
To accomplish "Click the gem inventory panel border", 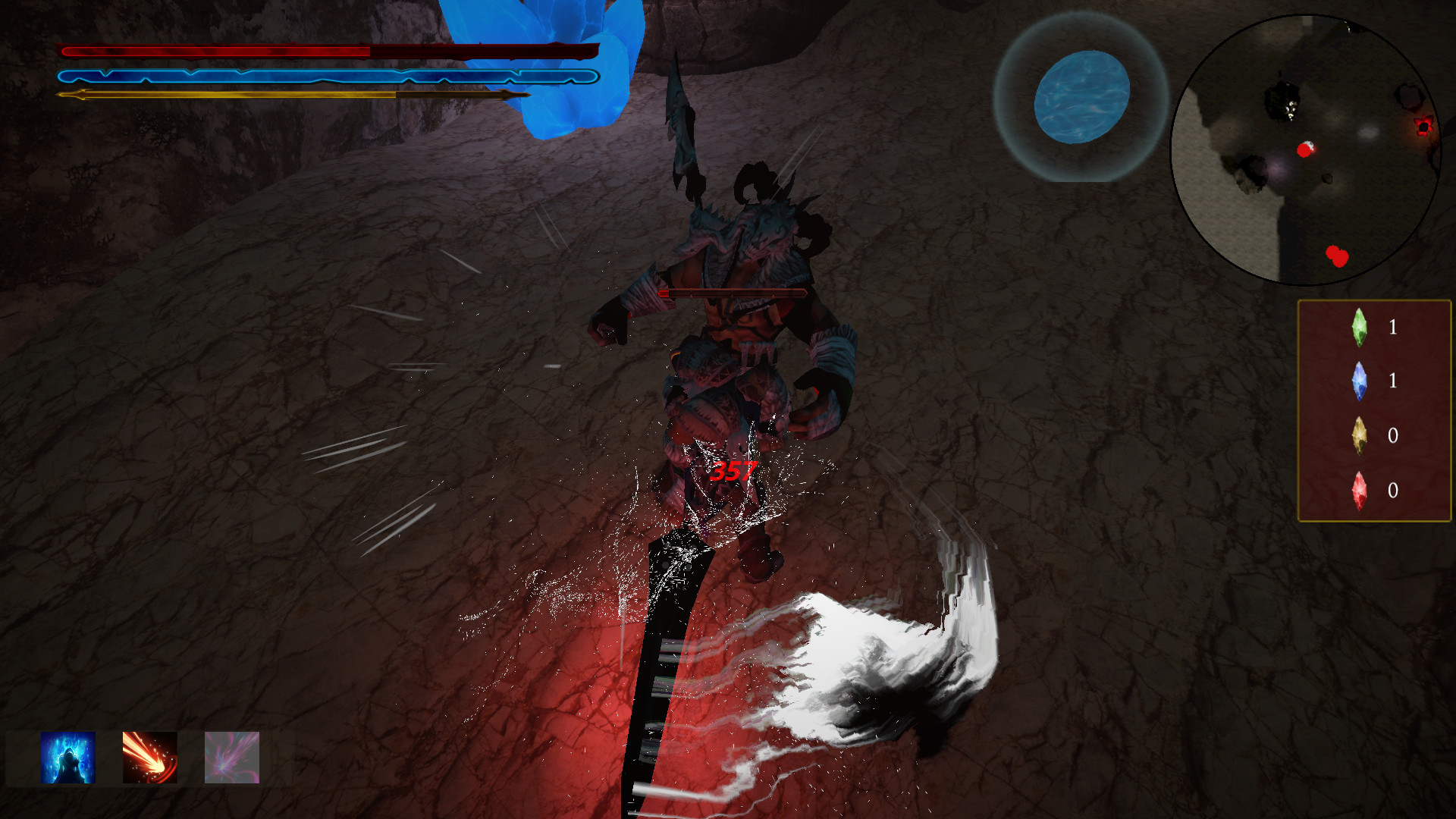I will 1300,409.
